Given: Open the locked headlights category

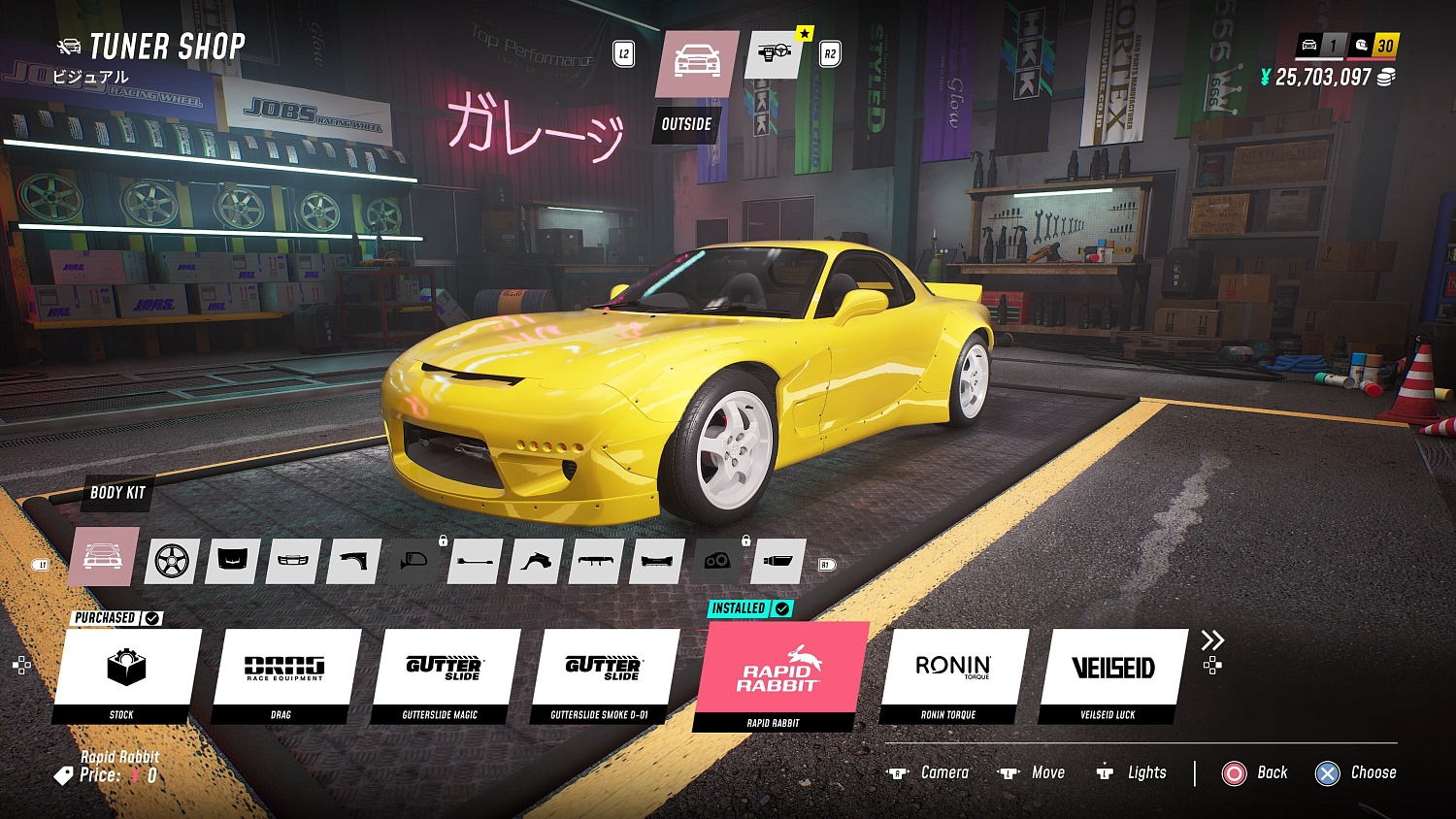Looking at the screenshot, I should (715, 561).
